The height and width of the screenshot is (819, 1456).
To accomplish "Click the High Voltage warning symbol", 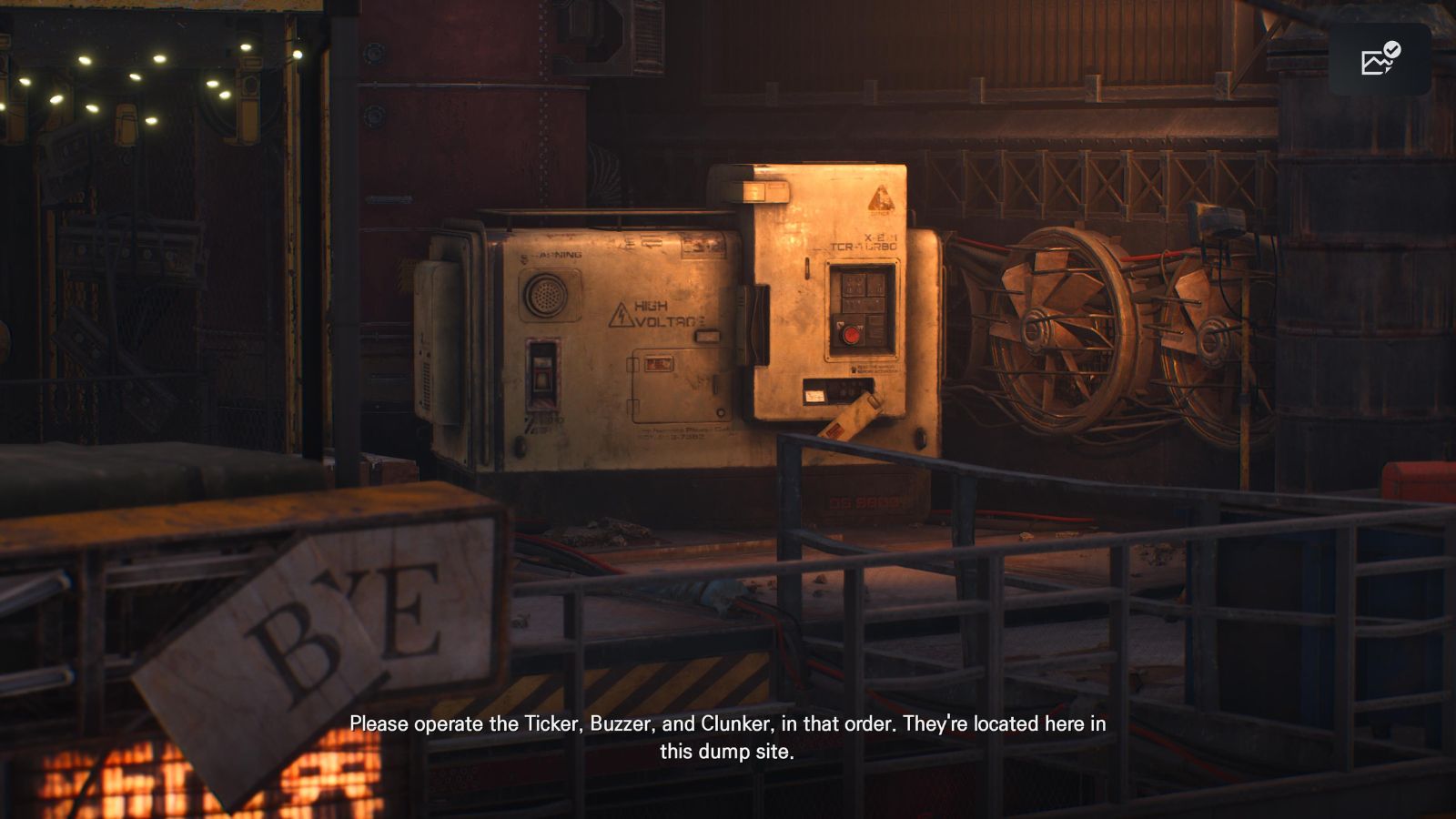I will [622, 315].
